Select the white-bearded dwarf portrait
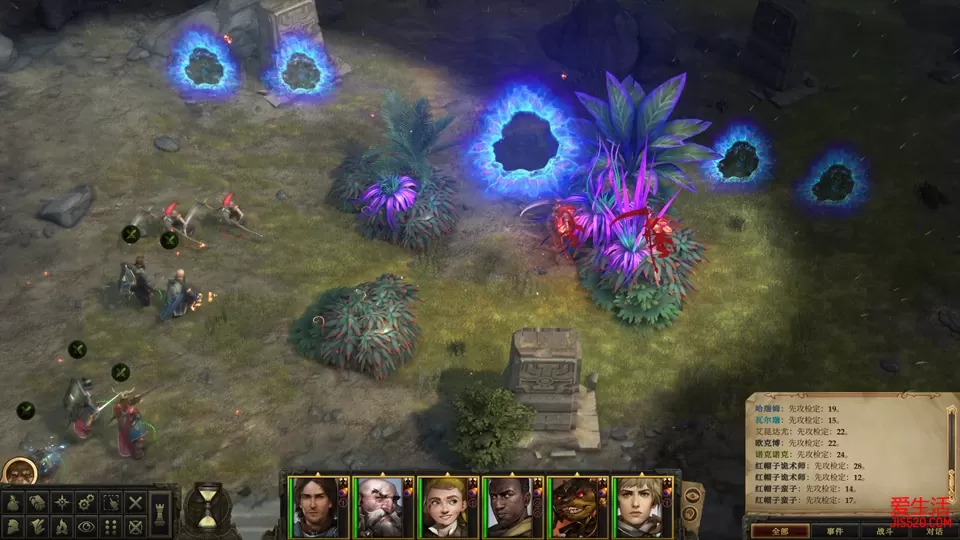 click(x=383, y=506)
